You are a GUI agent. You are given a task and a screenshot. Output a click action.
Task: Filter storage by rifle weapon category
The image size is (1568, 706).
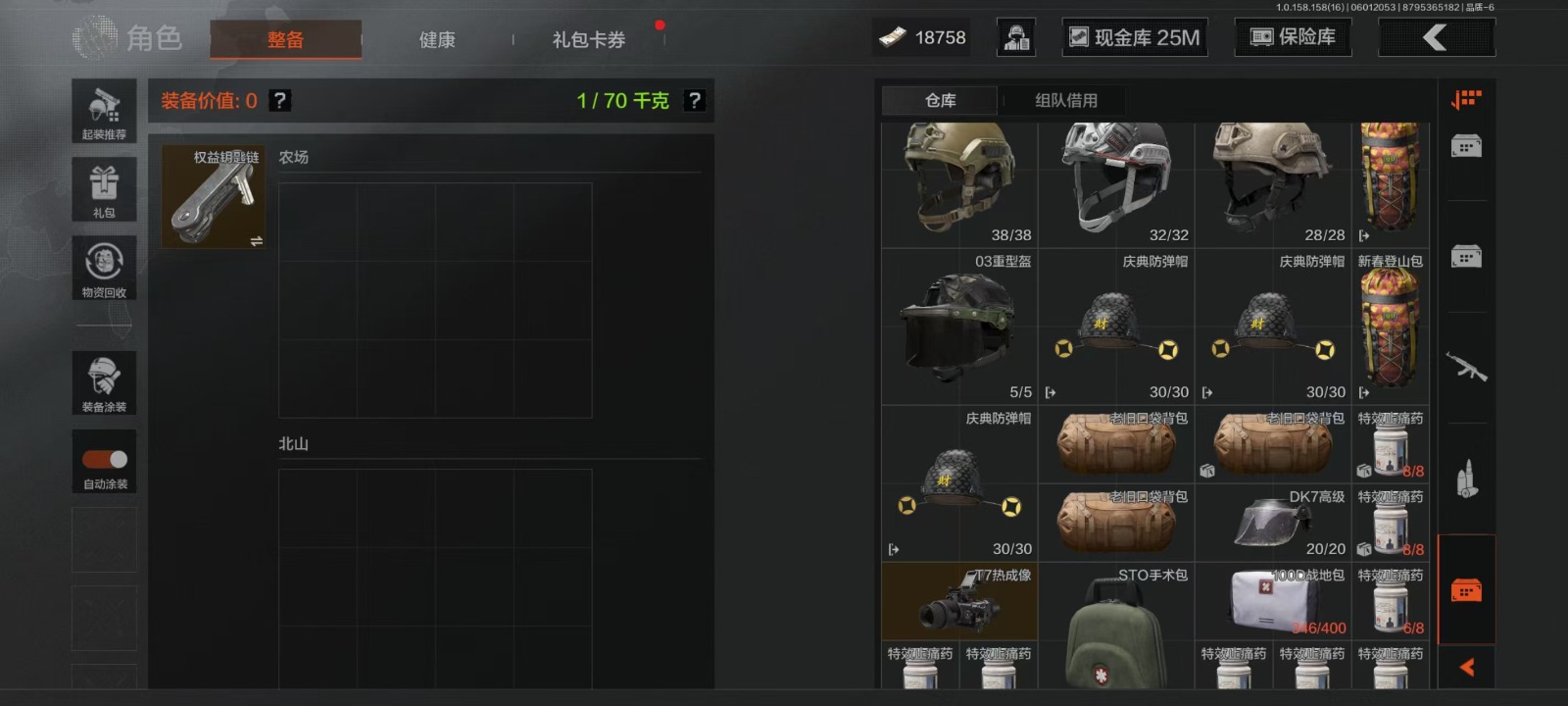(x=1466, y=368)
